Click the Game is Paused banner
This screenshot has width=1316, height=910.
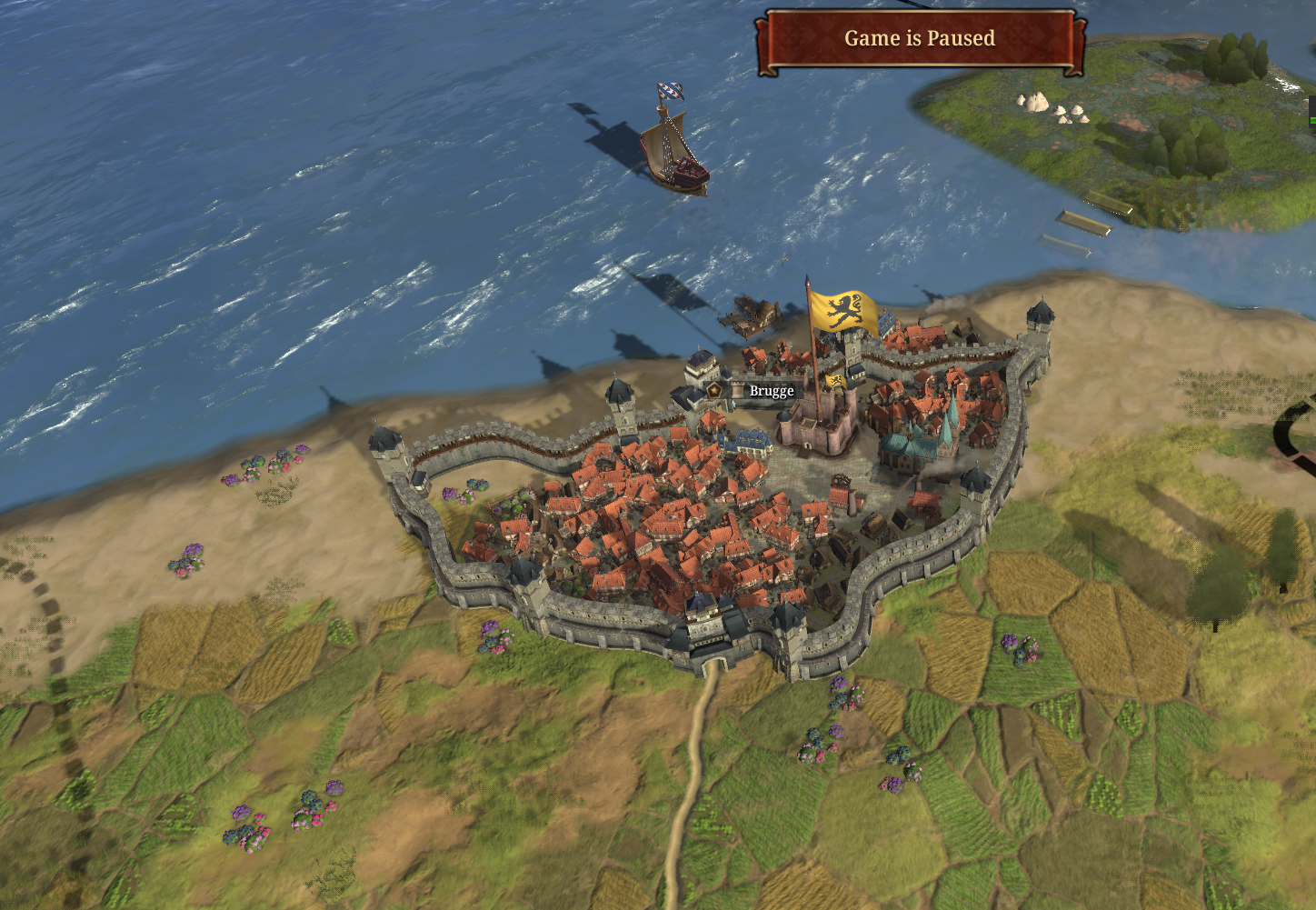point(920,39)
